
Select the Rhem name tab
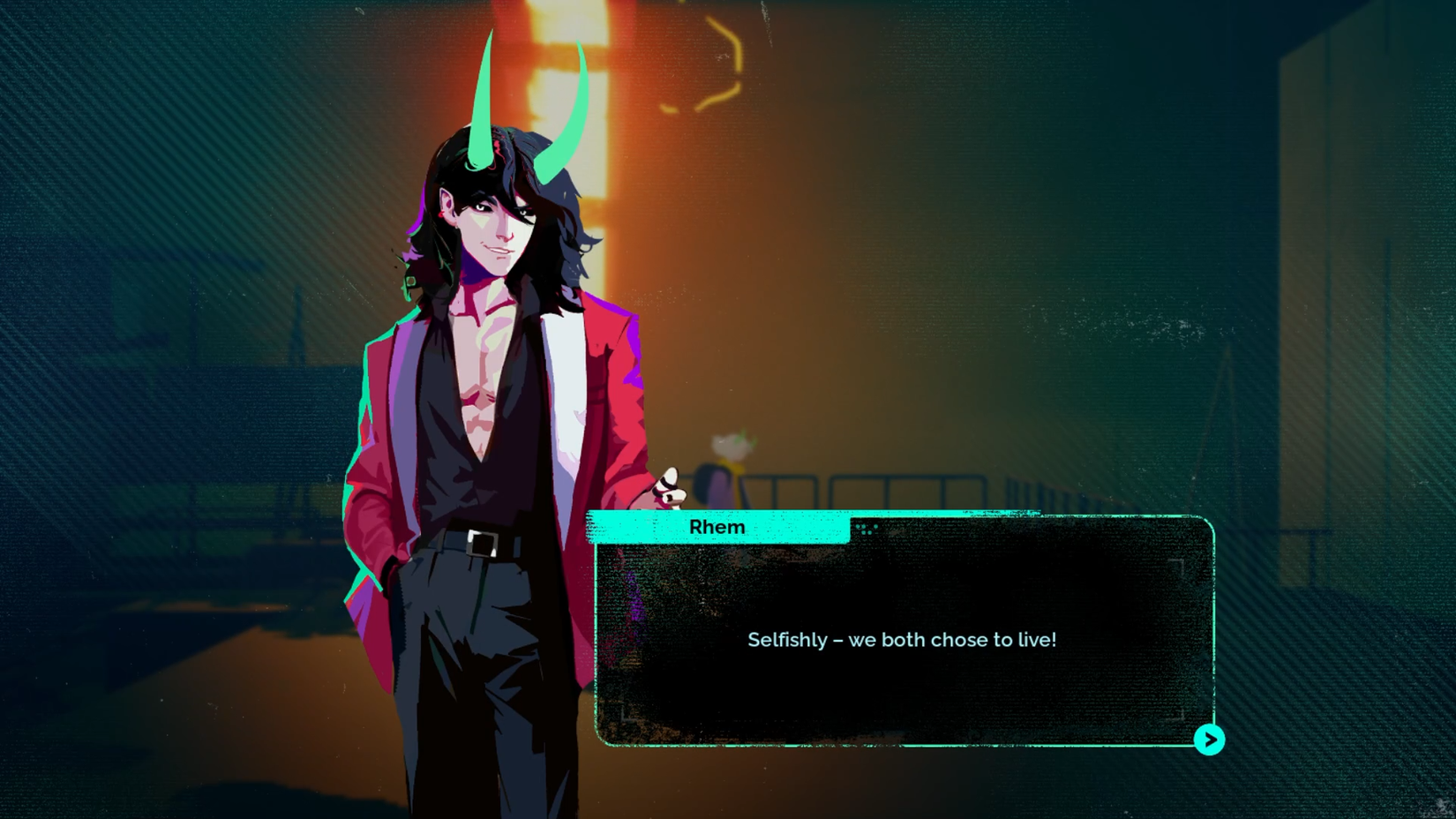point(717,526)
